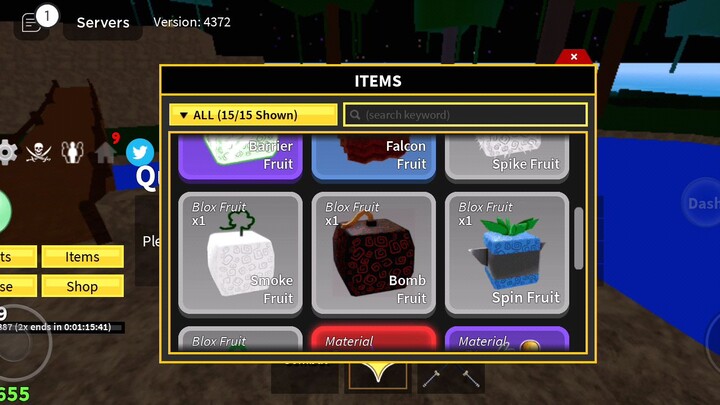Open the yellow Items button
Screen dimensions: 720x405
(x=82, y=257)
